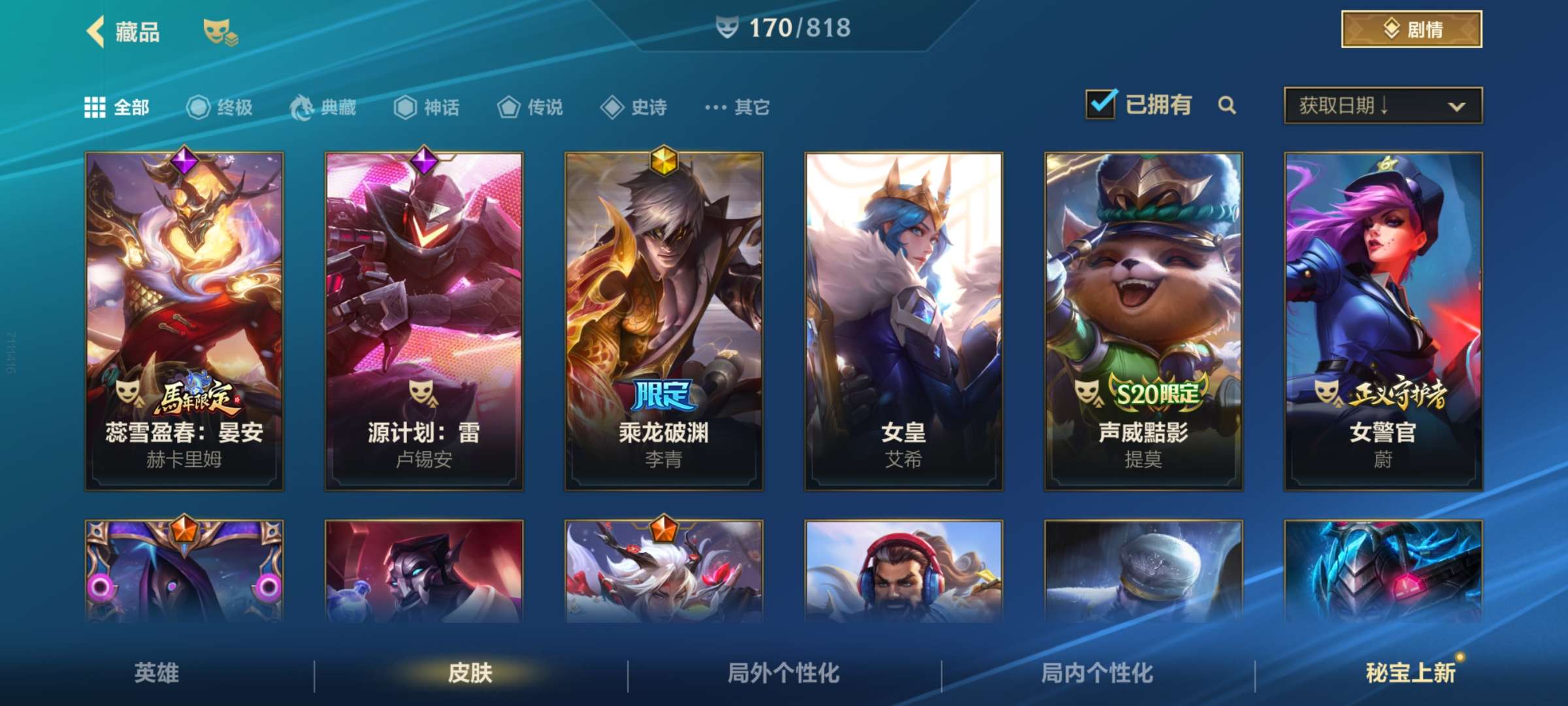The width and height of the screenshot is (1568, 706).
Task: Click the search magnifier icon
Action: point(1228,105)
